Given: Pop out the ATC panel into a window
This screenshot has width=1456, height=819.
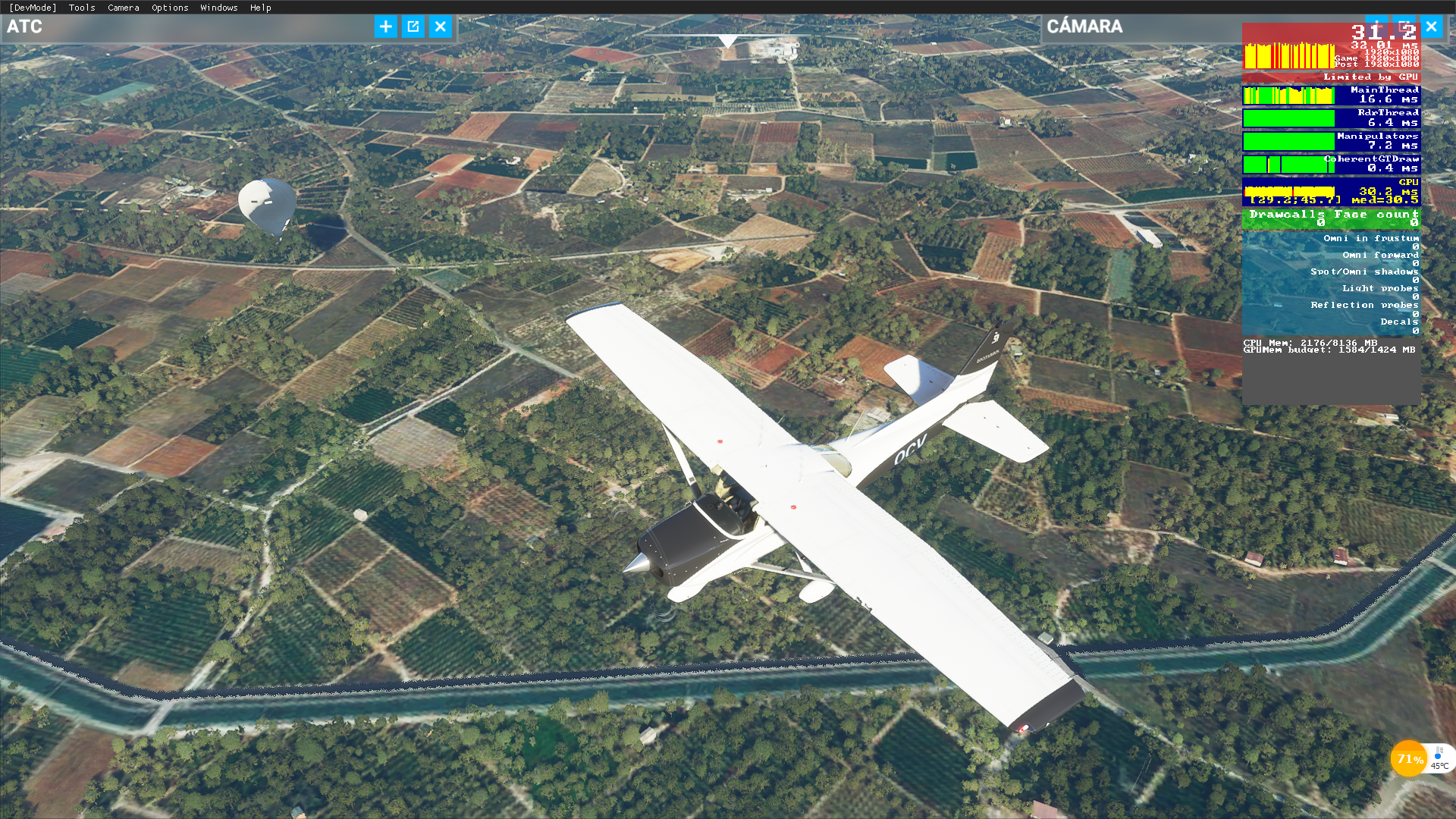Looking at the screenshot, I should (x=413, y=27).
